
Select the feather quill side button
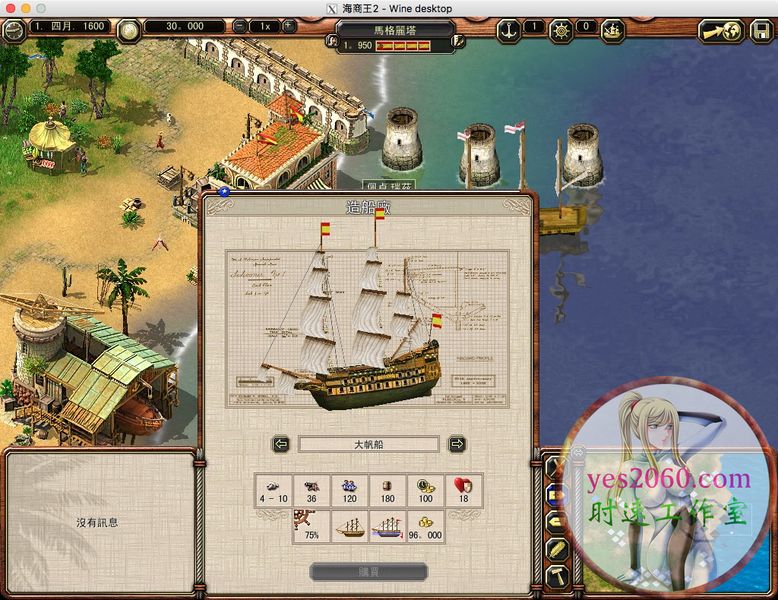tap(557, 549)
